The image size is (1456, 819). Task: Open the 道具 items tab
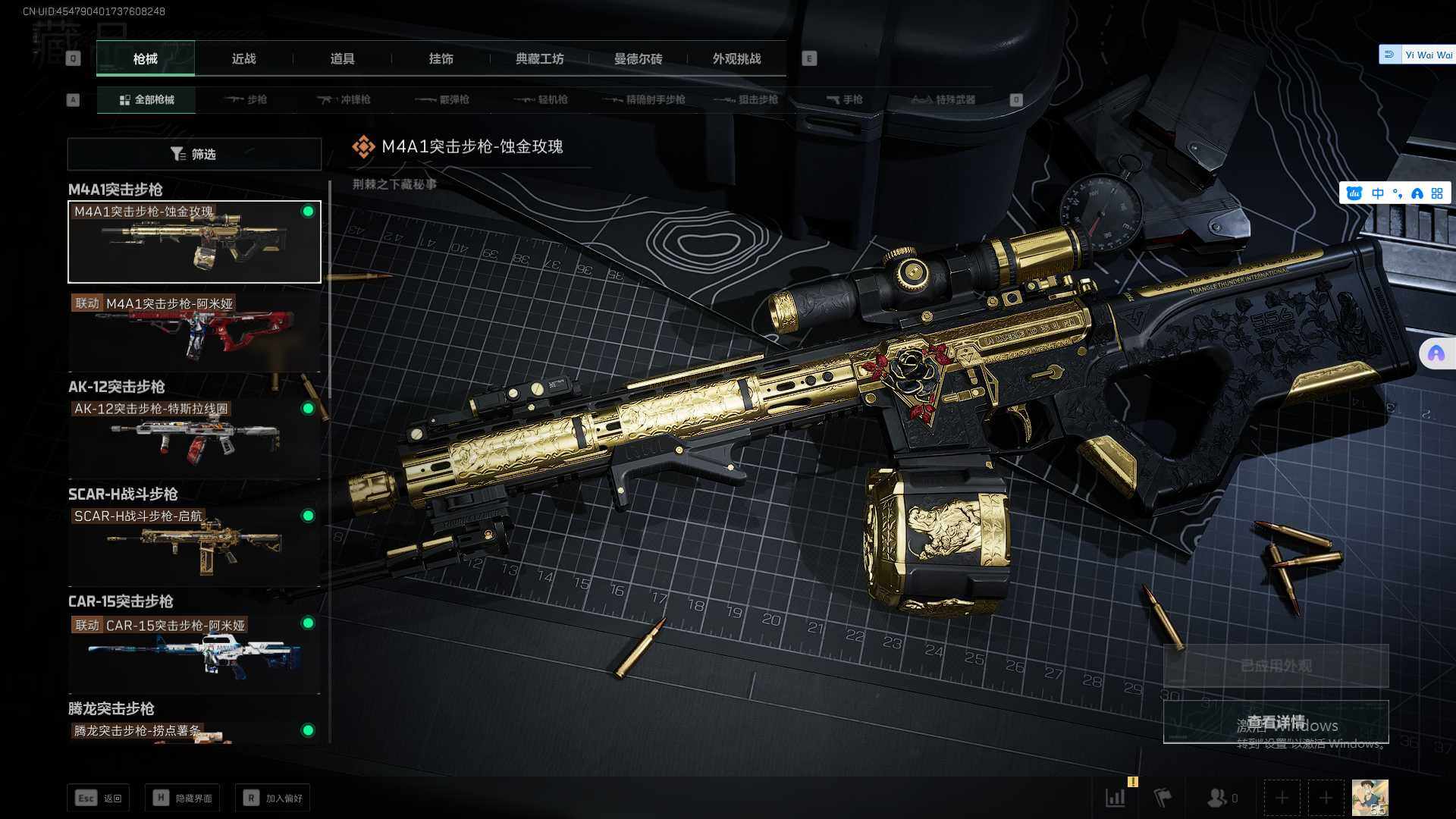point(342,58)
